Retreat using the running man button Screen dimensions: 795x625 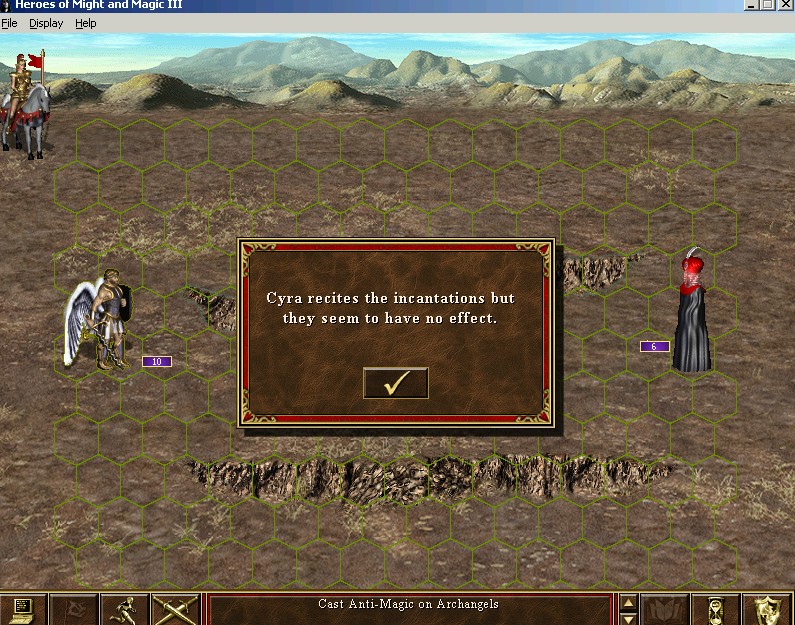(x=125, y=609)
